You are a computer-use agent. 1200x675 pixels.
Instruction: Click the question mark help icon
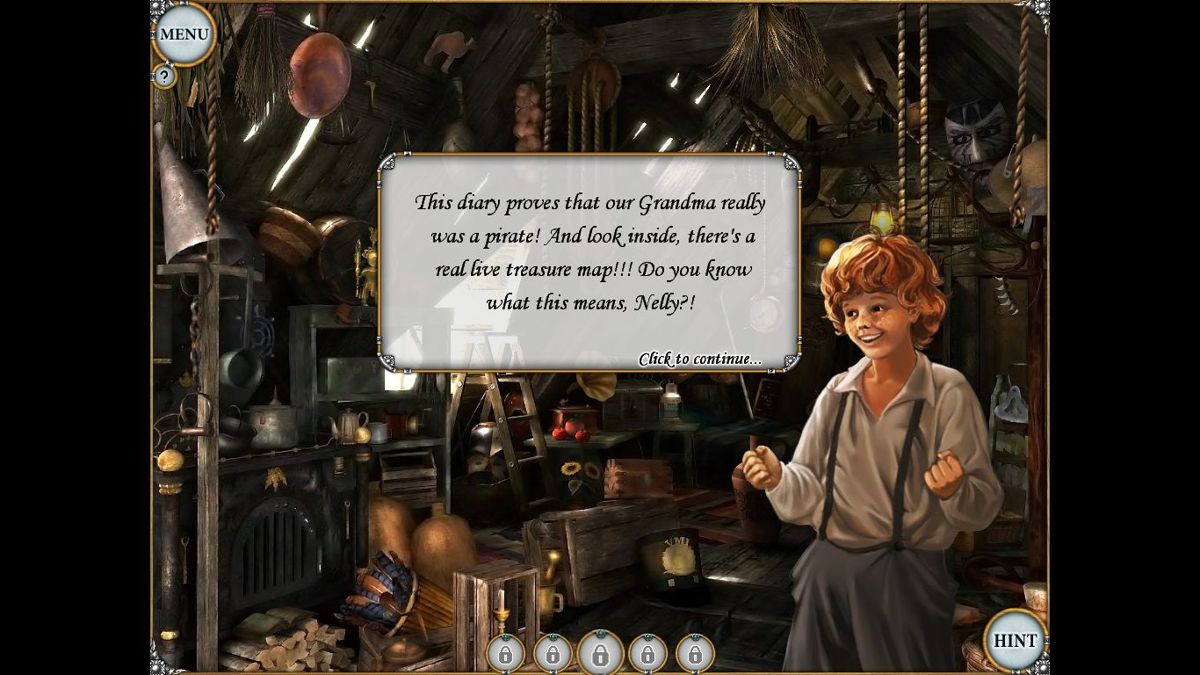click(164, 76)
